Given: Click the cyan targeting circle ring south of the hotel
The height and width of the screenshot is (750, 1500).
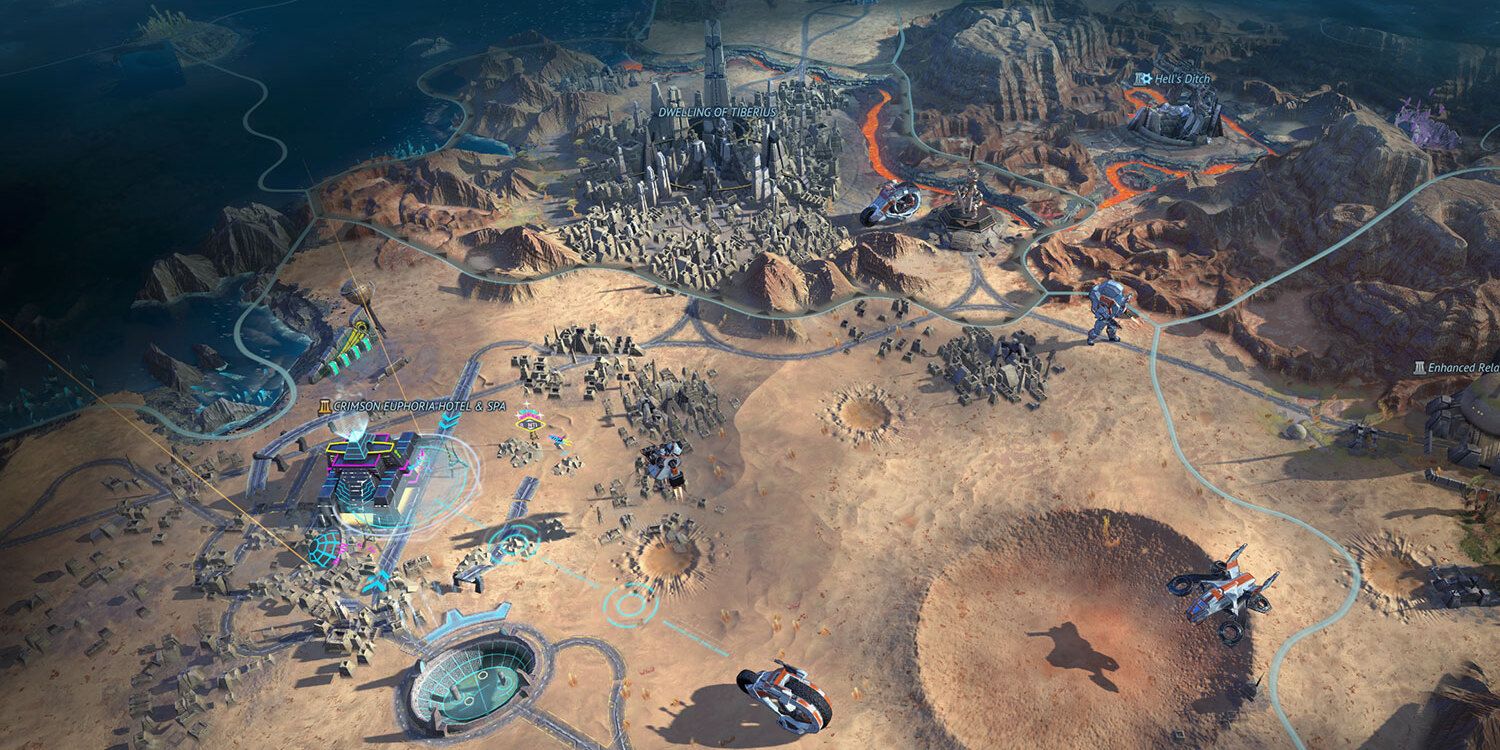Looking at the screenshot, I should pyautogui.click(x=630, y=605).
